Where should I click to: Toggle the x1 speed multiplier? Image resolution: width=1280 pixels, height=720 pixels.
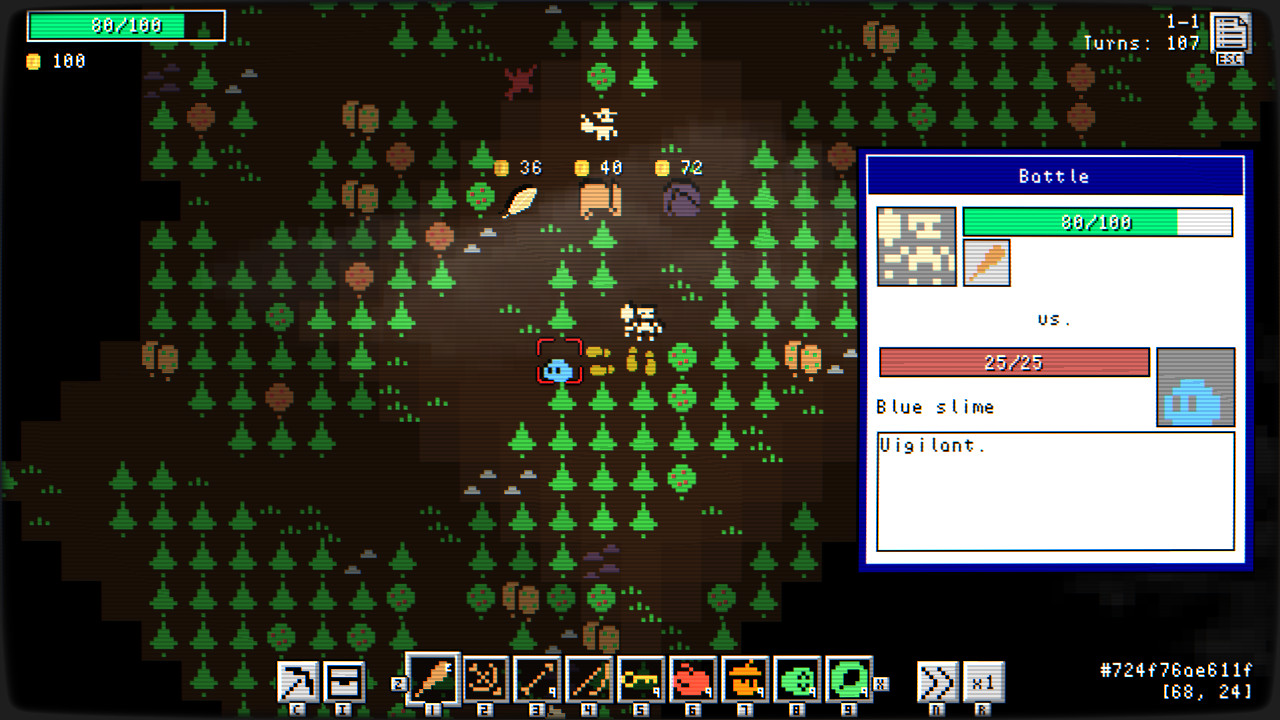tap(983, 683)
